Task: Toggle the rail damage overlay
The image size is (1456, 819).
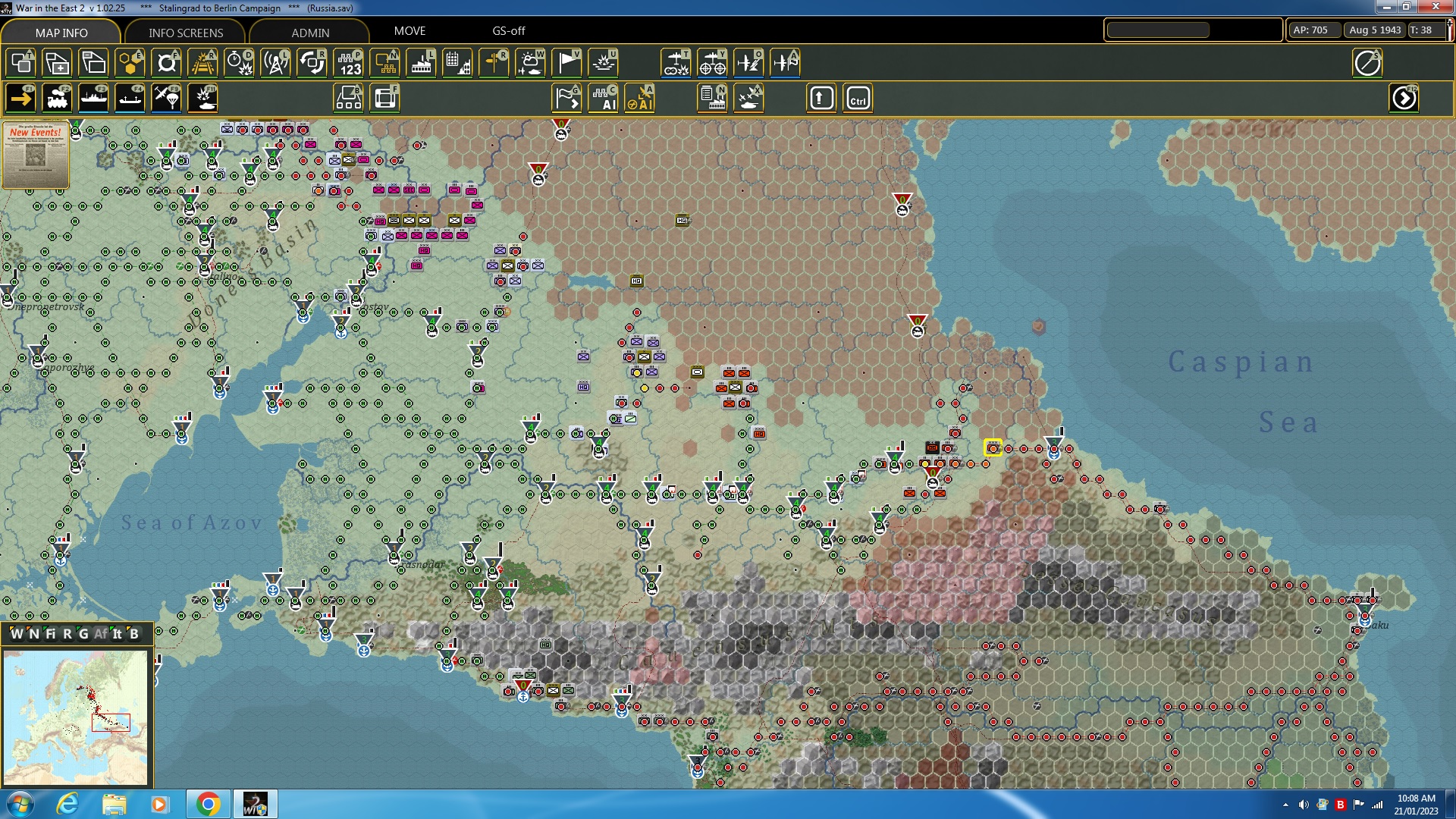Action: pos(202,62)
